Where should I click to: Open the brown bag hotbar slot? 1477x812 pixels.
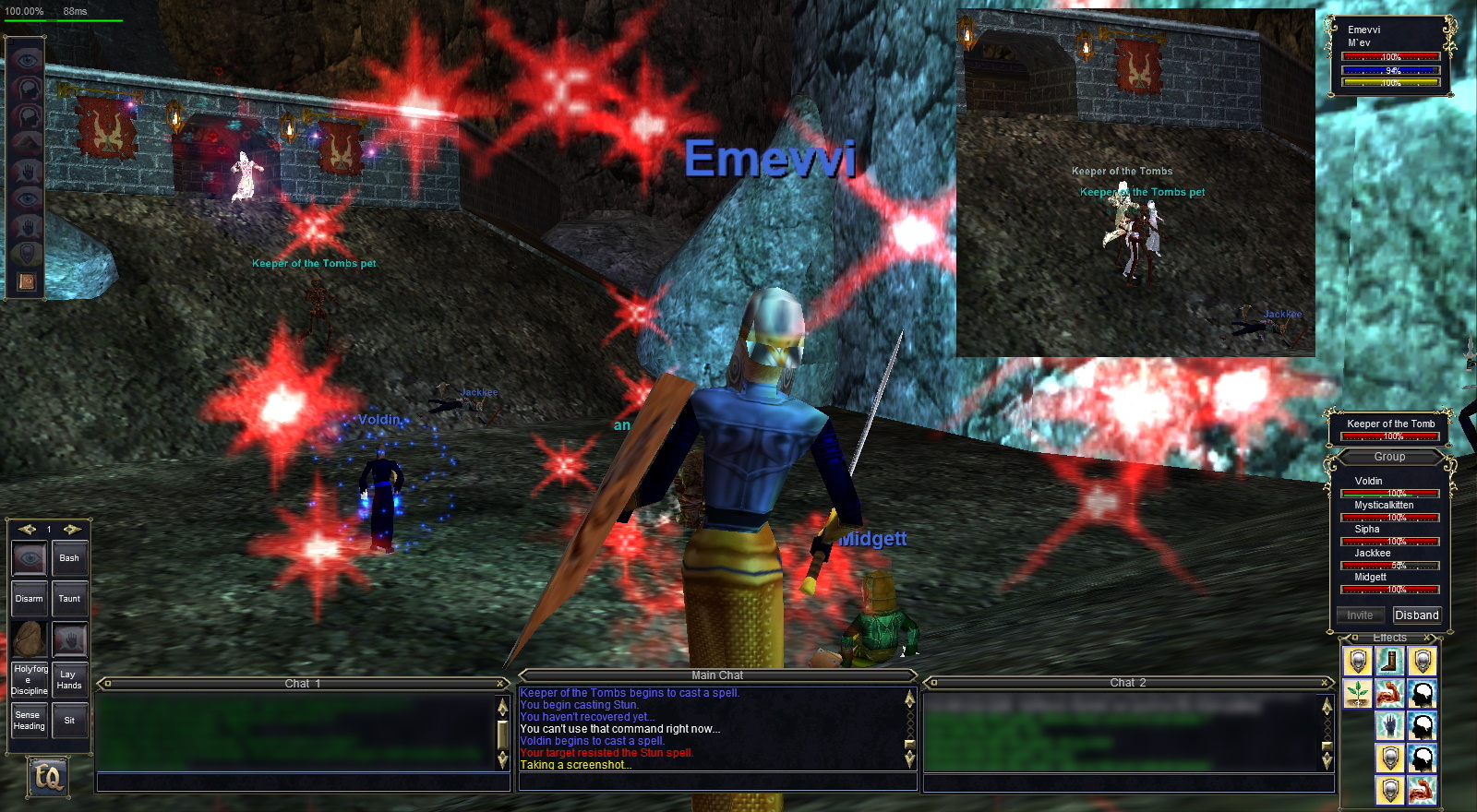[29, 639]
